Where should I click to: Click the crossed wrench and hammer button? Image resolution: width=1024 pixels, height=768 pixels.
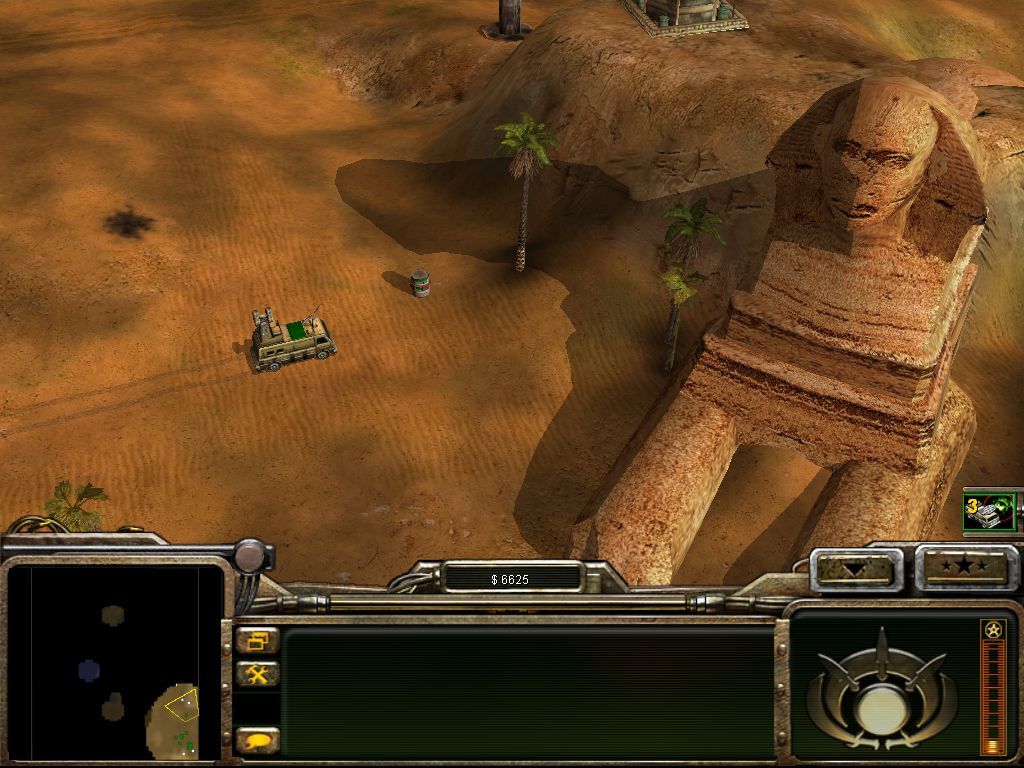click(x=258, y=674)
